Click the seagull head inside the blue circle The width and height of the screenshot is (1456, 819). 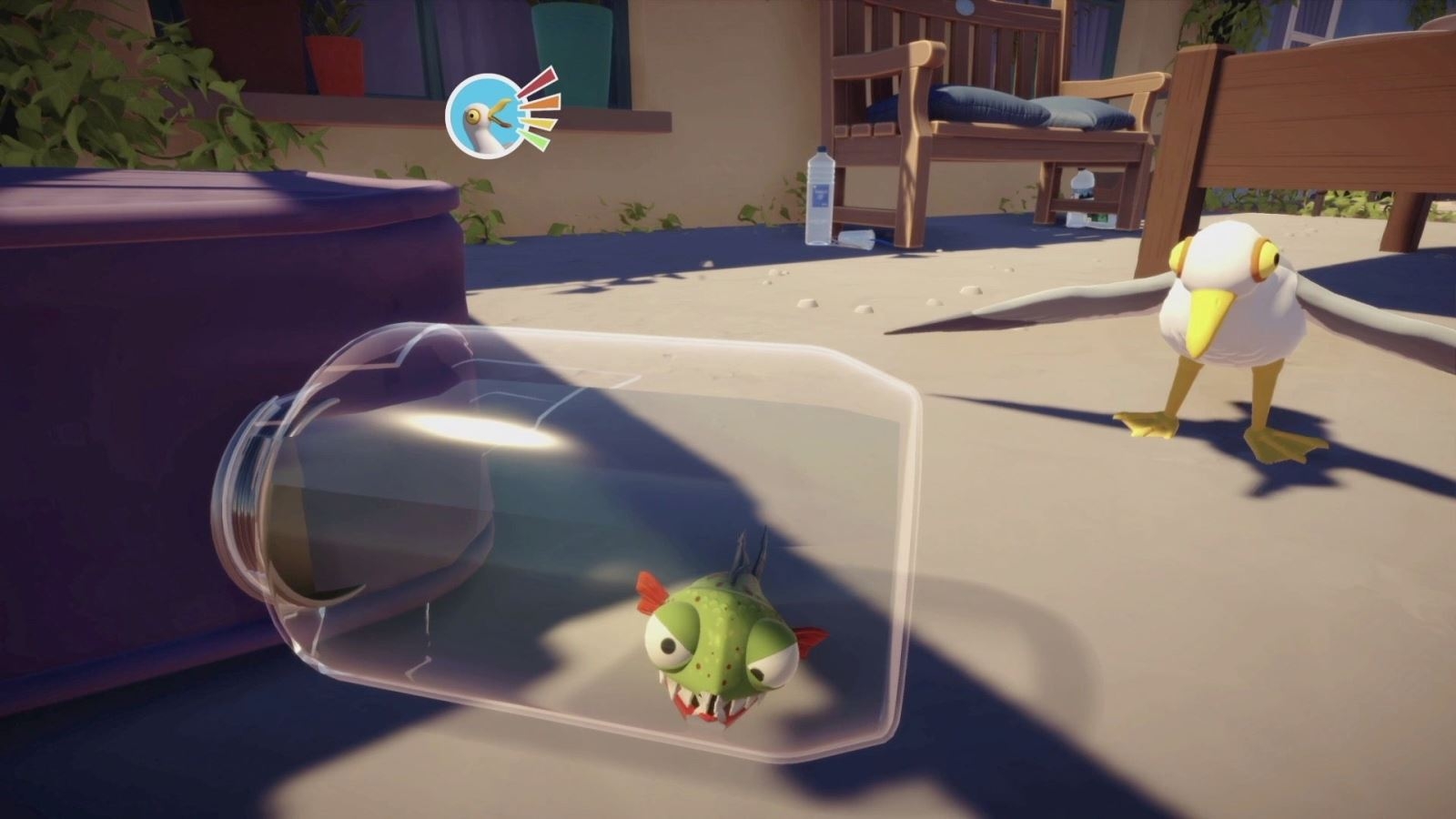point(482,118)
